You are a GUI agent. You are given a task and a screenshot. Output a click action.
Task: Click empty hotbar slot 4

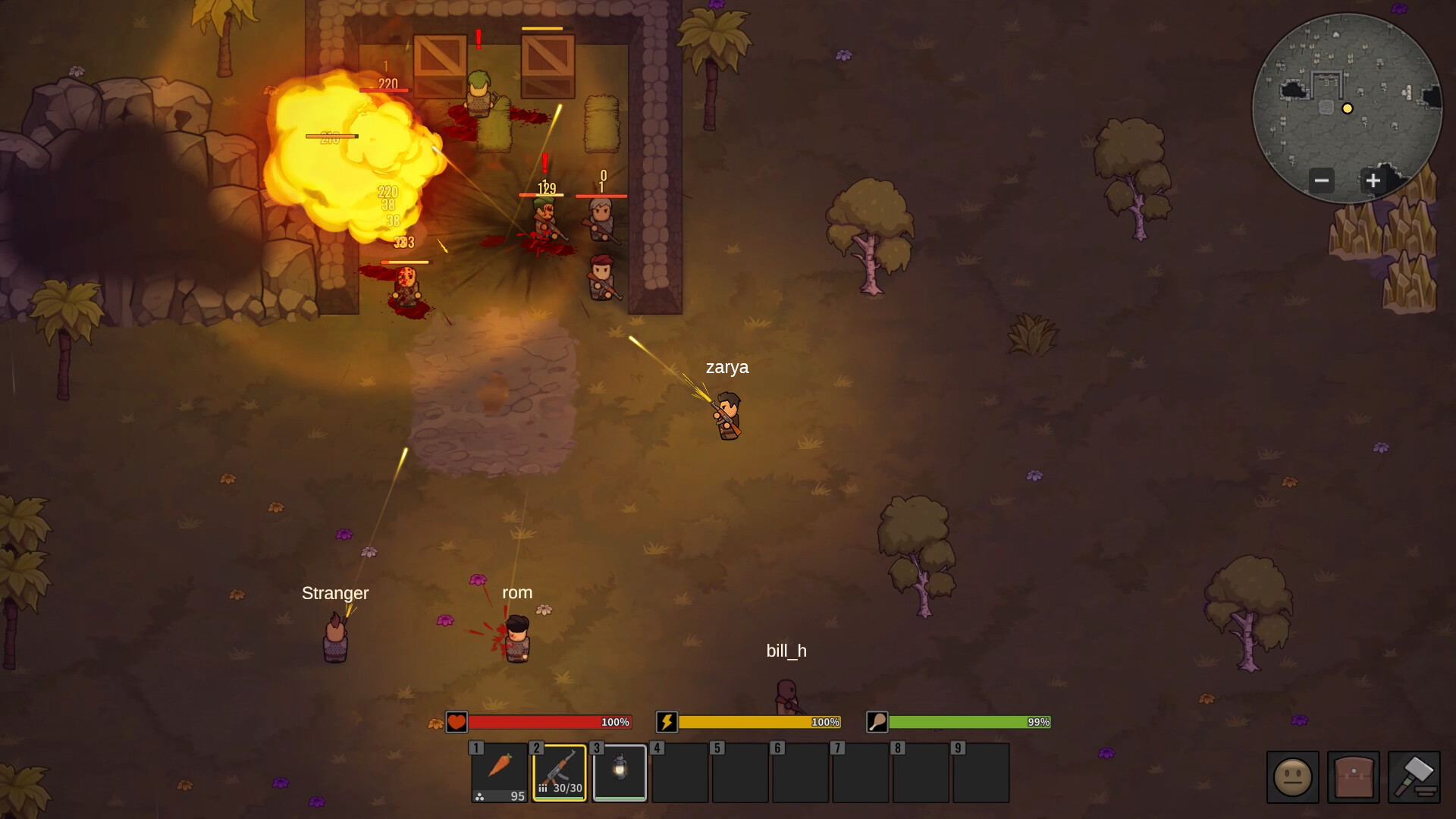pos(680,772)
